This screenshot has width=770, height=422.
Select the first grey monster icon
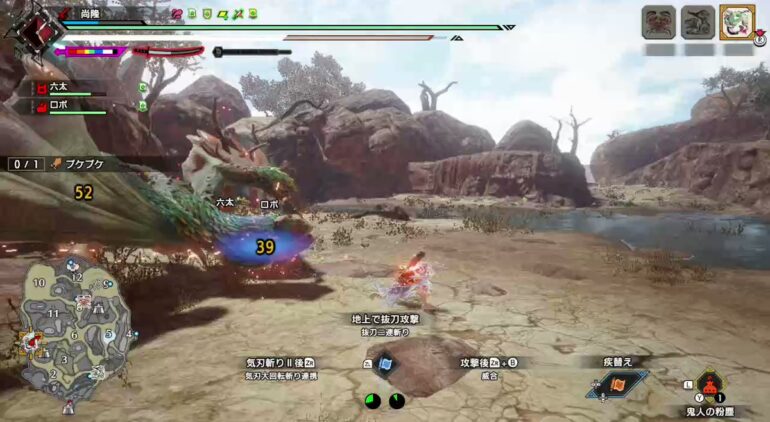[658, 22]
